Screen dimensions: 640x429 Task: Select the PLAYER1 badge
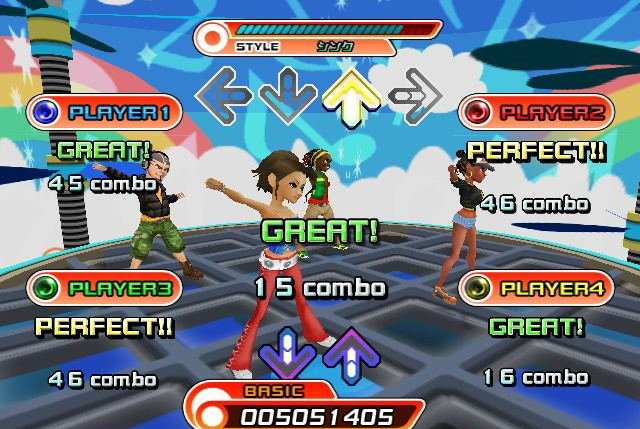click(x=104, y=112)
